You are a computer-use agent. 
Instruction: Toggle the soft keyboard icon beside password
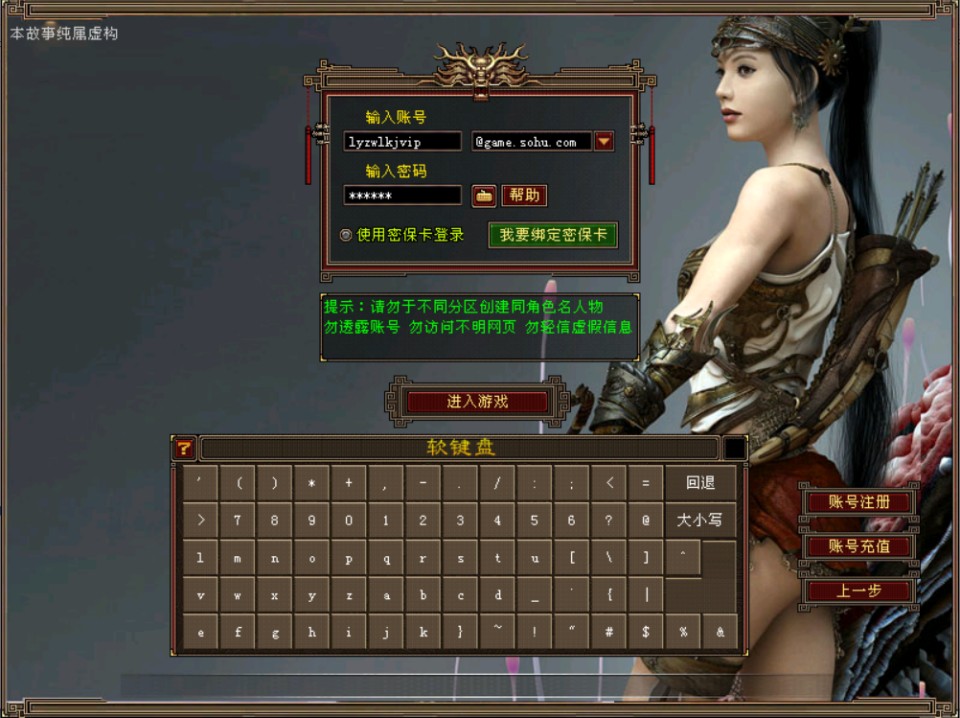[484, 195]
